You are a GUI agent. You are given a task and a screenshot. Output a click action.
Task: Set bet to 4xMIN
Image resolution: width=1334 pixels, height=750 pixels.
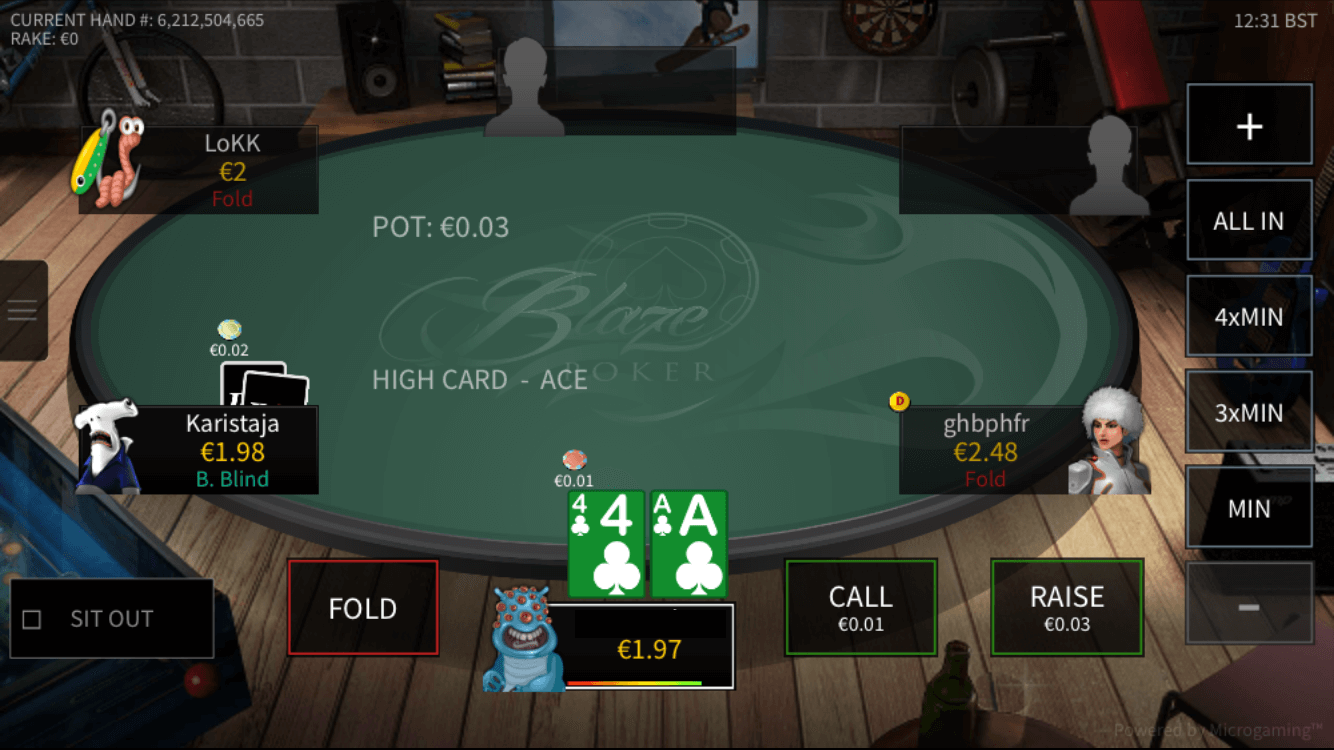[x=1248, y=317]
